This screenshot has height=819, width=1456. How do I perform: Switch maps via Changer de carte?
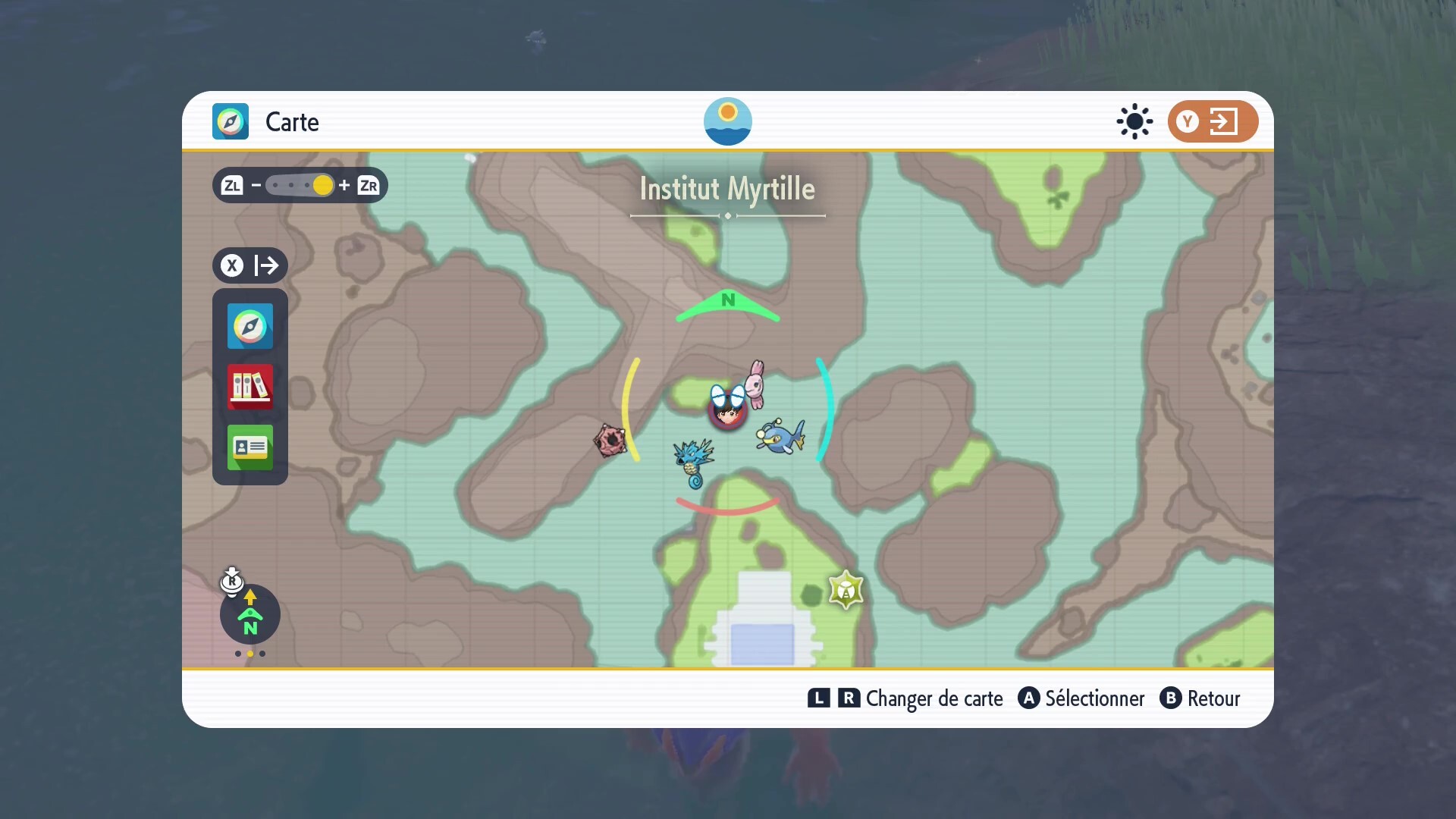[x=934, y=698]
